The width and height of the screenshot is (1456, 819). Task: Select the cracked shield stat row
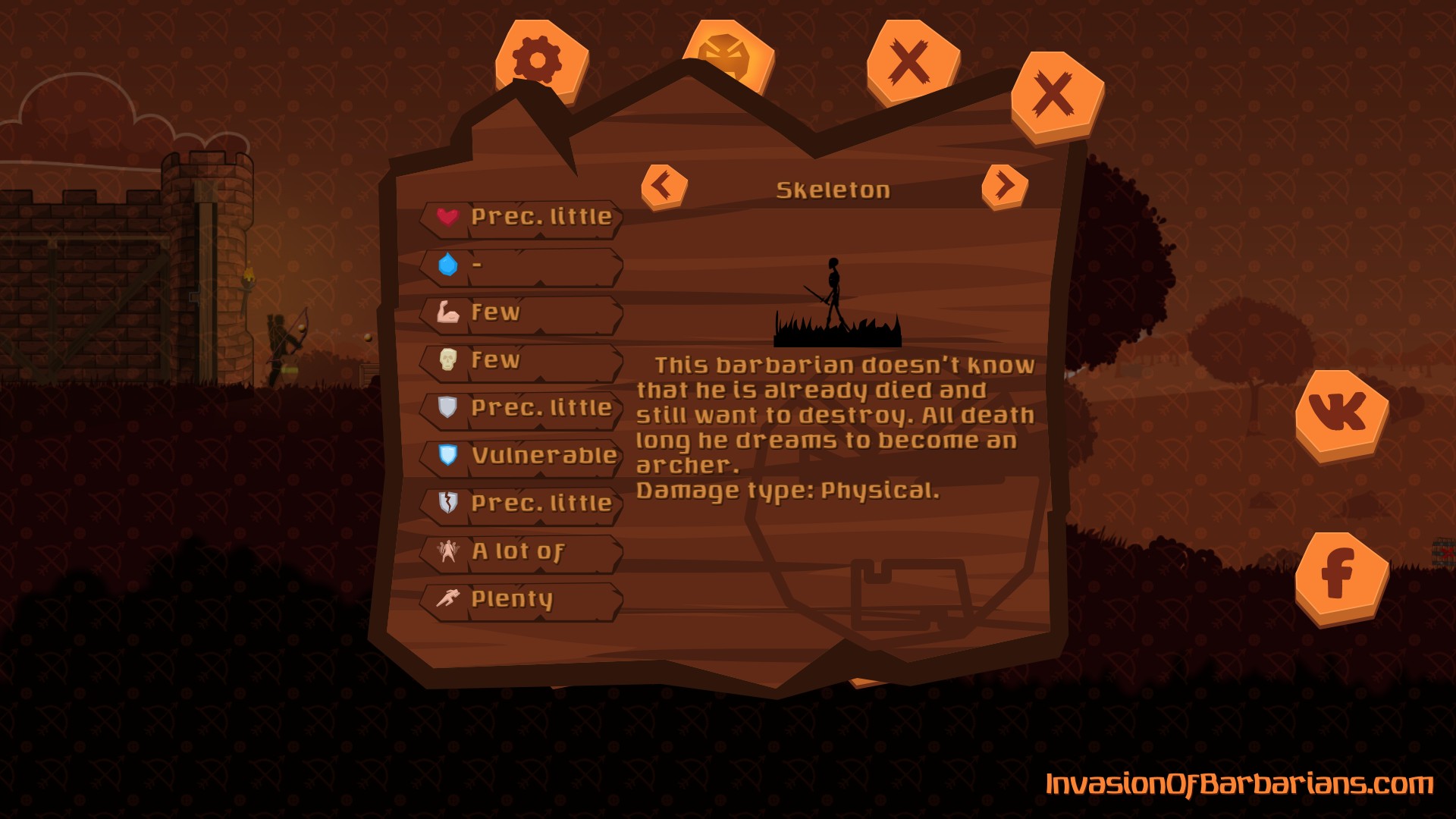pos(522,504)
